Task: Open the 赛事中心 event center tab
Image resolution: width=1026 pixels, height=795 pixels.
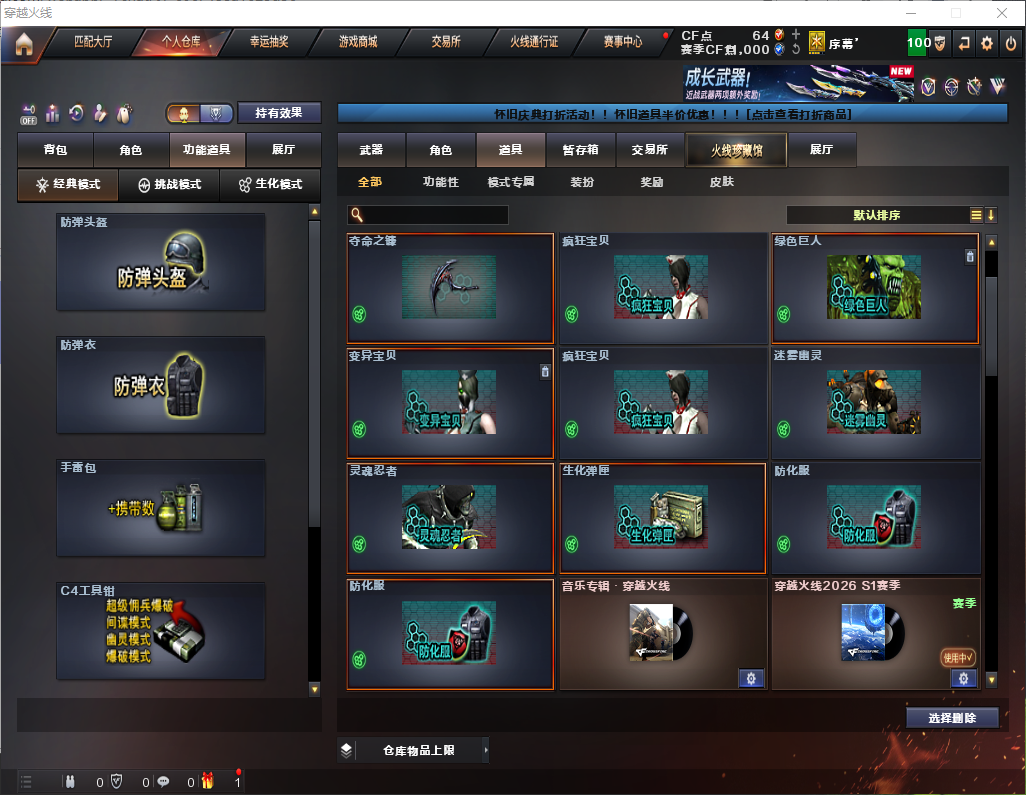Action: 622,42
